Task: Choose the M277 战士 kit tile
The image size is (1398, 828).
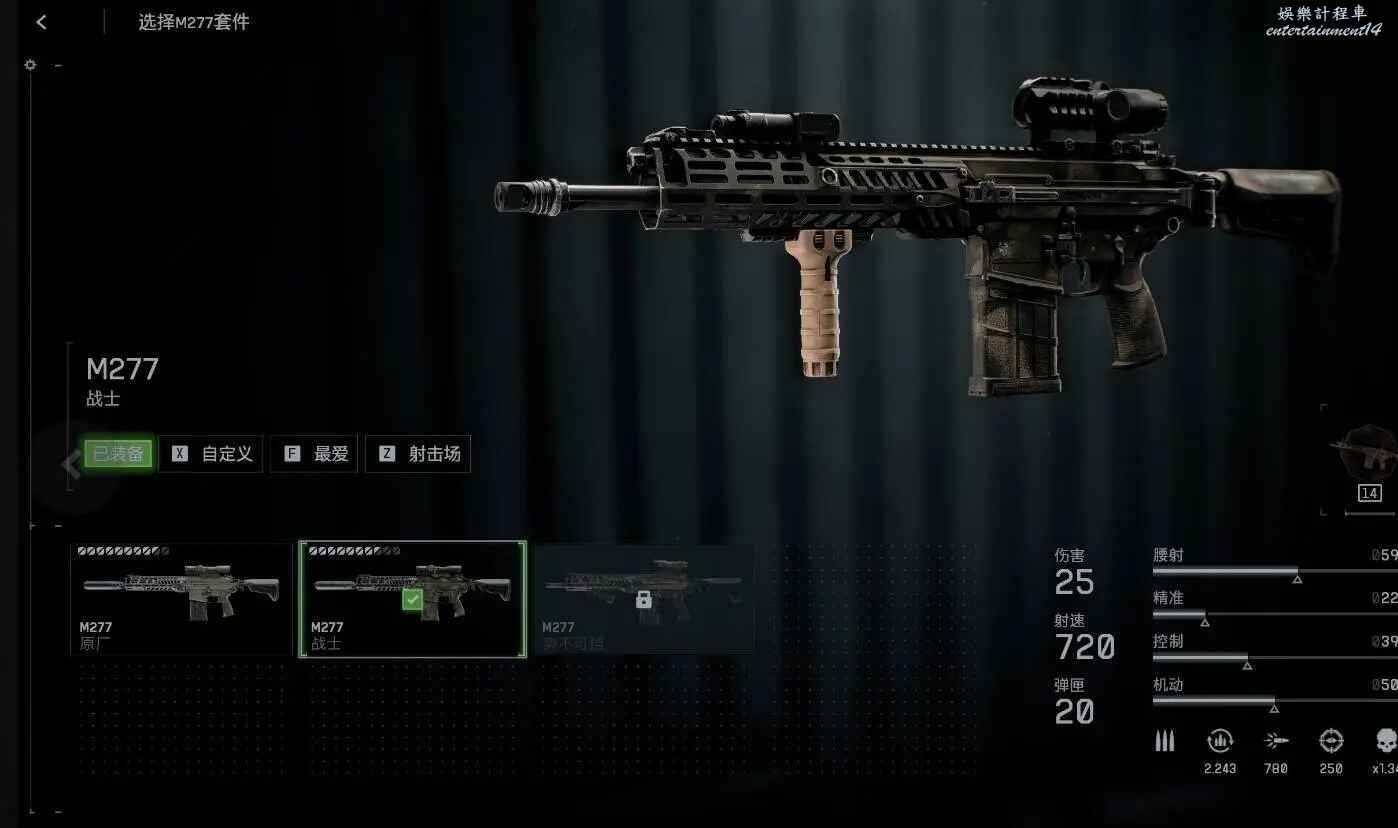Action: [412, 598]
